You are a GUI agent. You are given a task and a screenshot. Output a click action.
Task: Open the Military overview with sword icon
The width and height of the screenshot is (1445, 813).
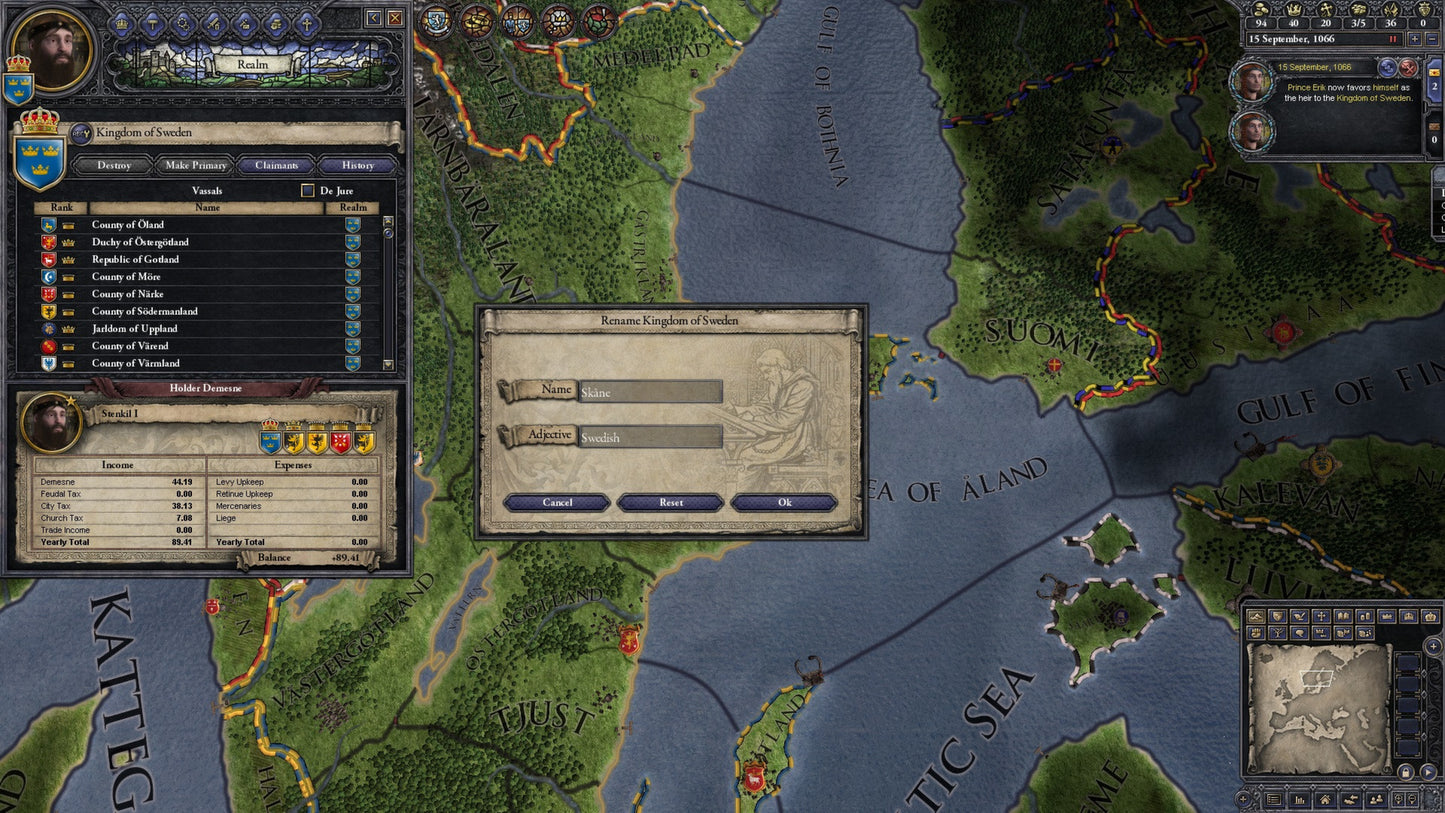click(x=213, y=25)
